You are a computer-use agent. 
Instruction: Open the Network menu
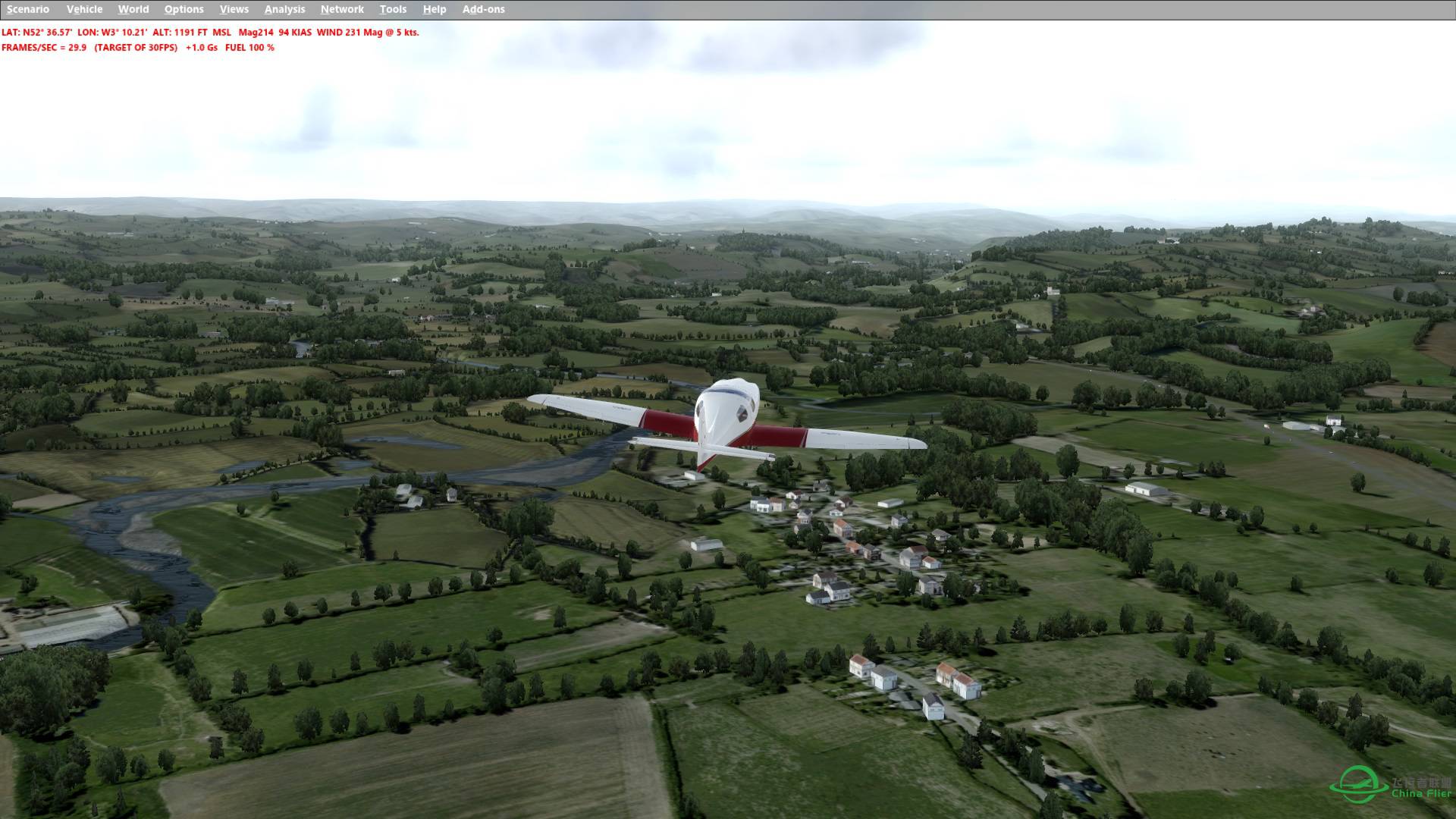[341, 9]
